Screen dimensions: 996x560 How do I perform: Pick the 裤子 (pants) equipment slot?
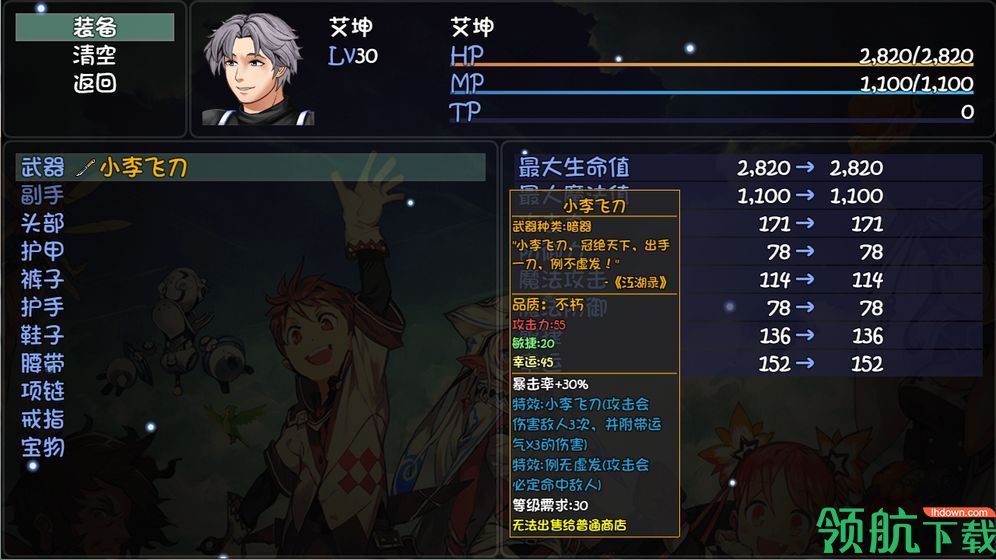click(43, 279)
